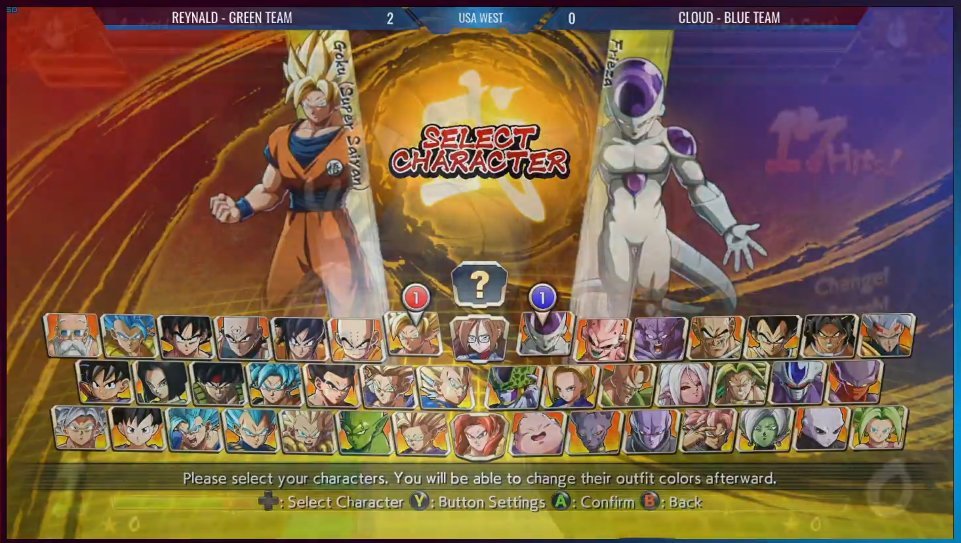Choose Kefla with green hair
Viewport: 961px width, 543px height.
pos(879,427)
